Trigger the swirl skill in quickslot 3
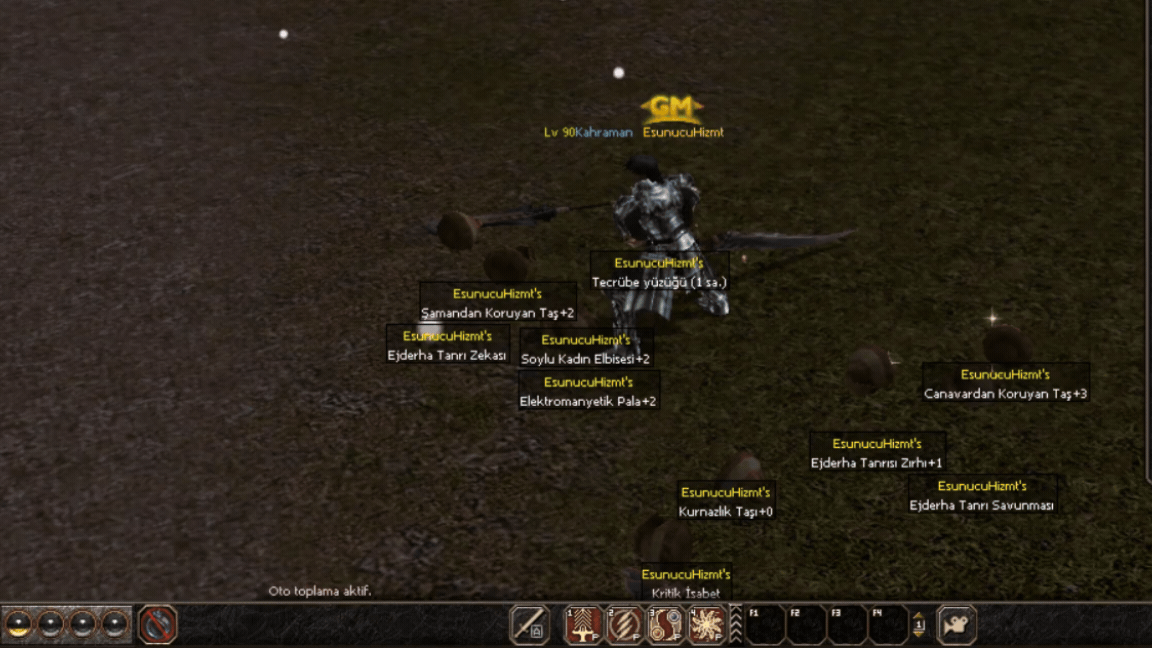 tap(666, 625)
